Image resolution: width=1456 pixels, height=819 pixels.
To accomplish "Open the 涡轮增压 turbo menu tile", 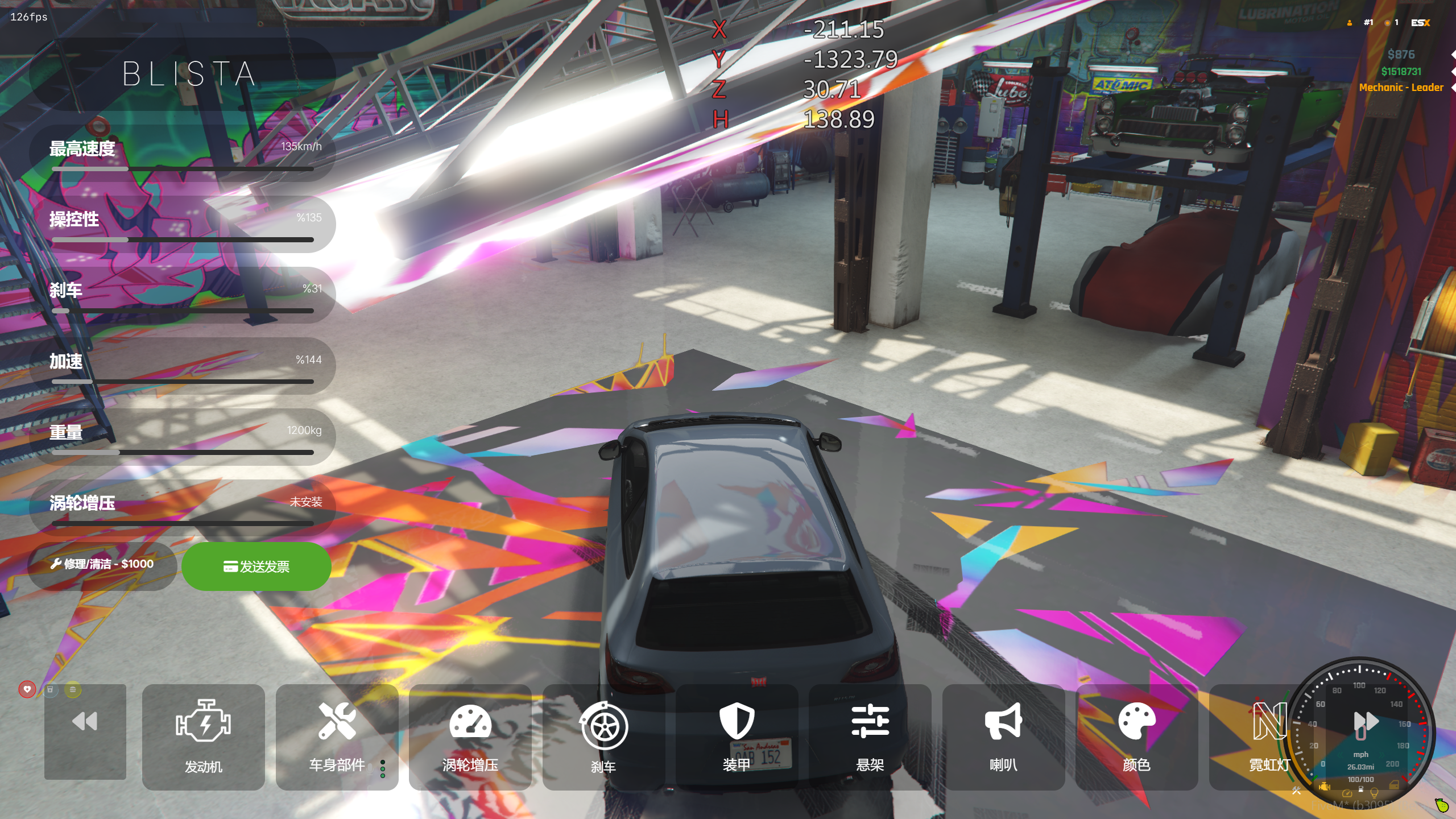I will (x=470, y=737).
